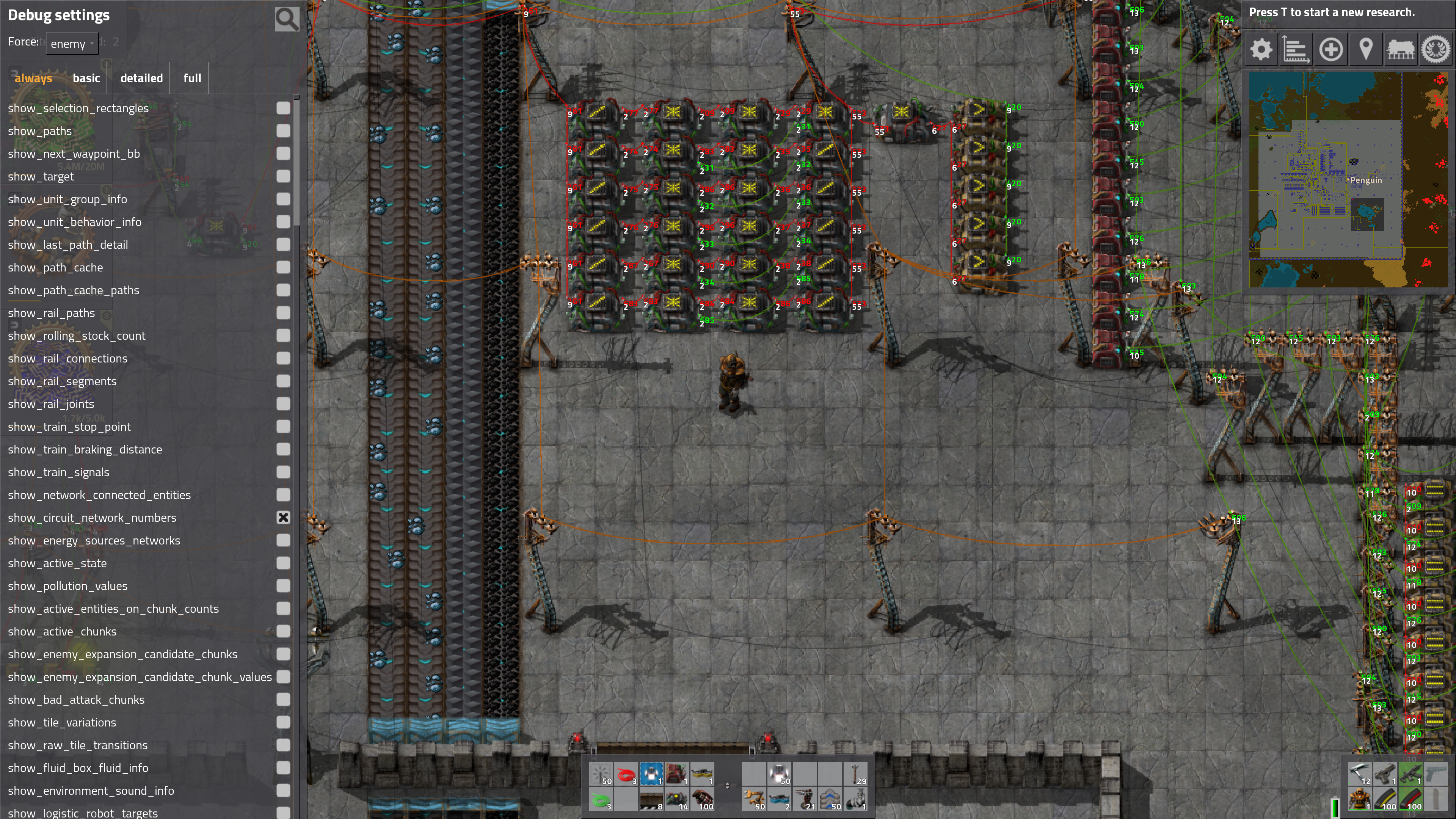This screenshot has height=819, width=1456.
Task: Uncheck show_circuit_network_numbers option
Action: pos(283,518)
